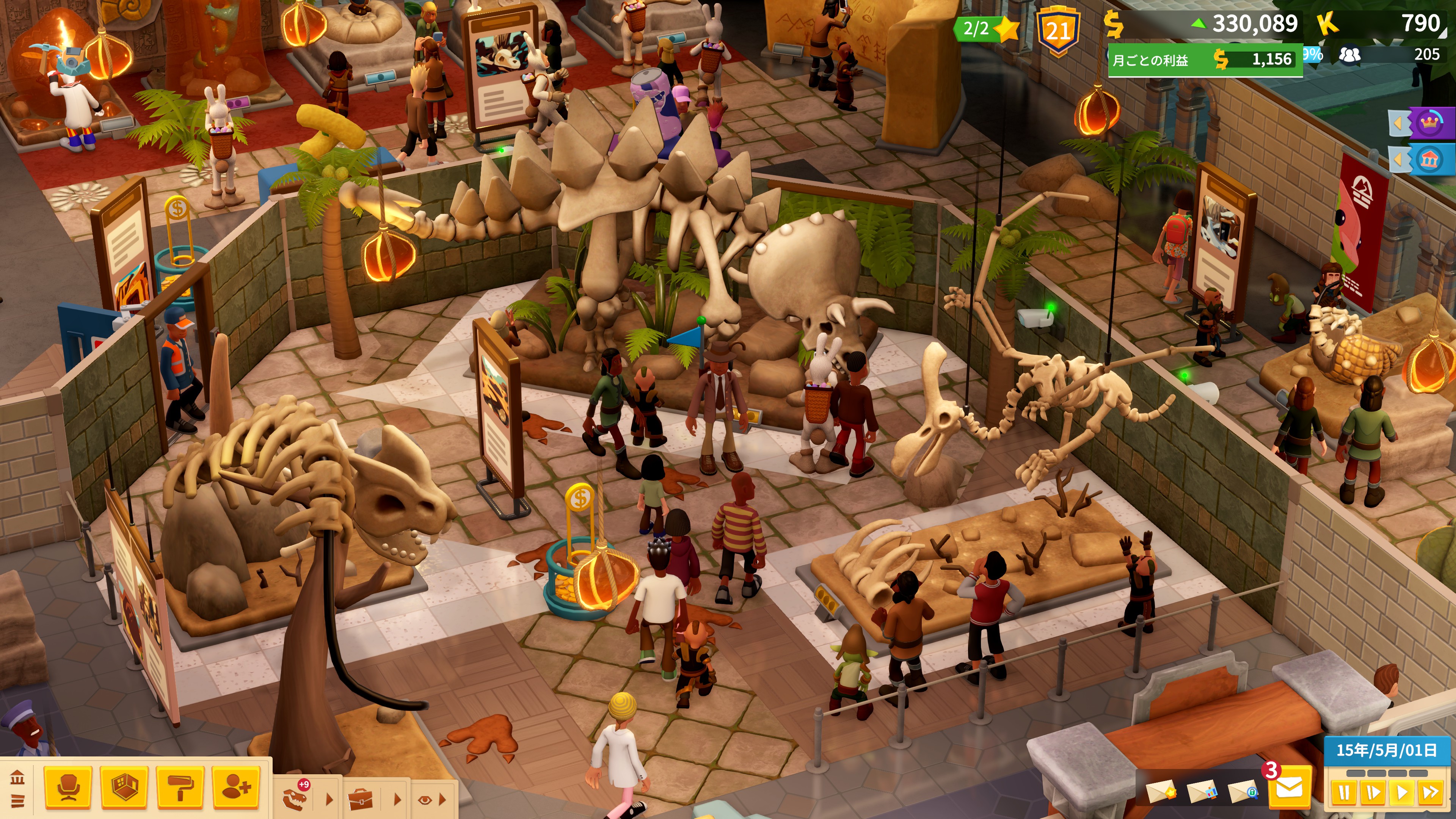Open the hire staff menu
This screenshot has height=819, width=1456.
coord(236,787)
